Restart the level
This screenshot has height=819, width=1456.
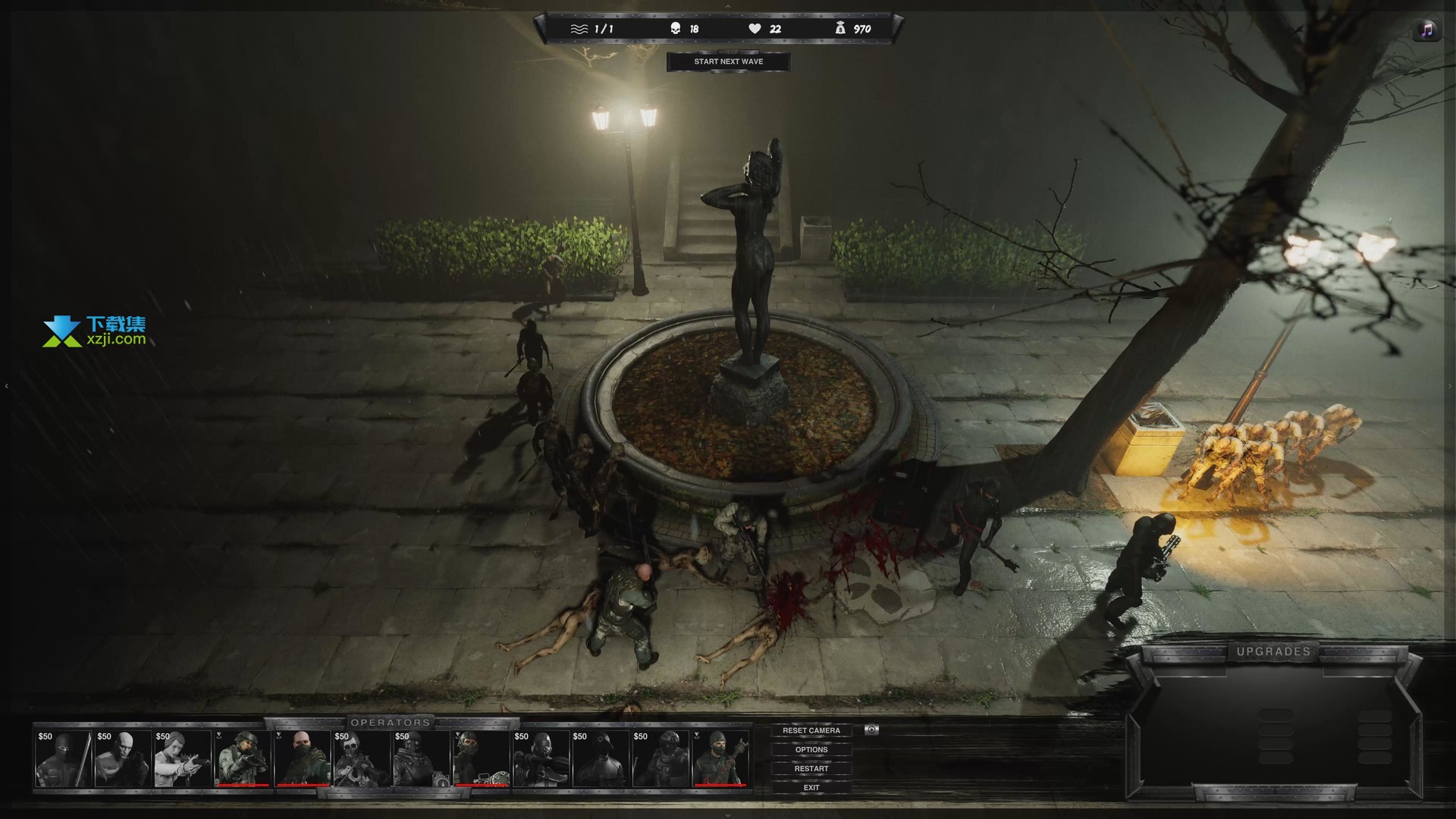coord(811,768)
